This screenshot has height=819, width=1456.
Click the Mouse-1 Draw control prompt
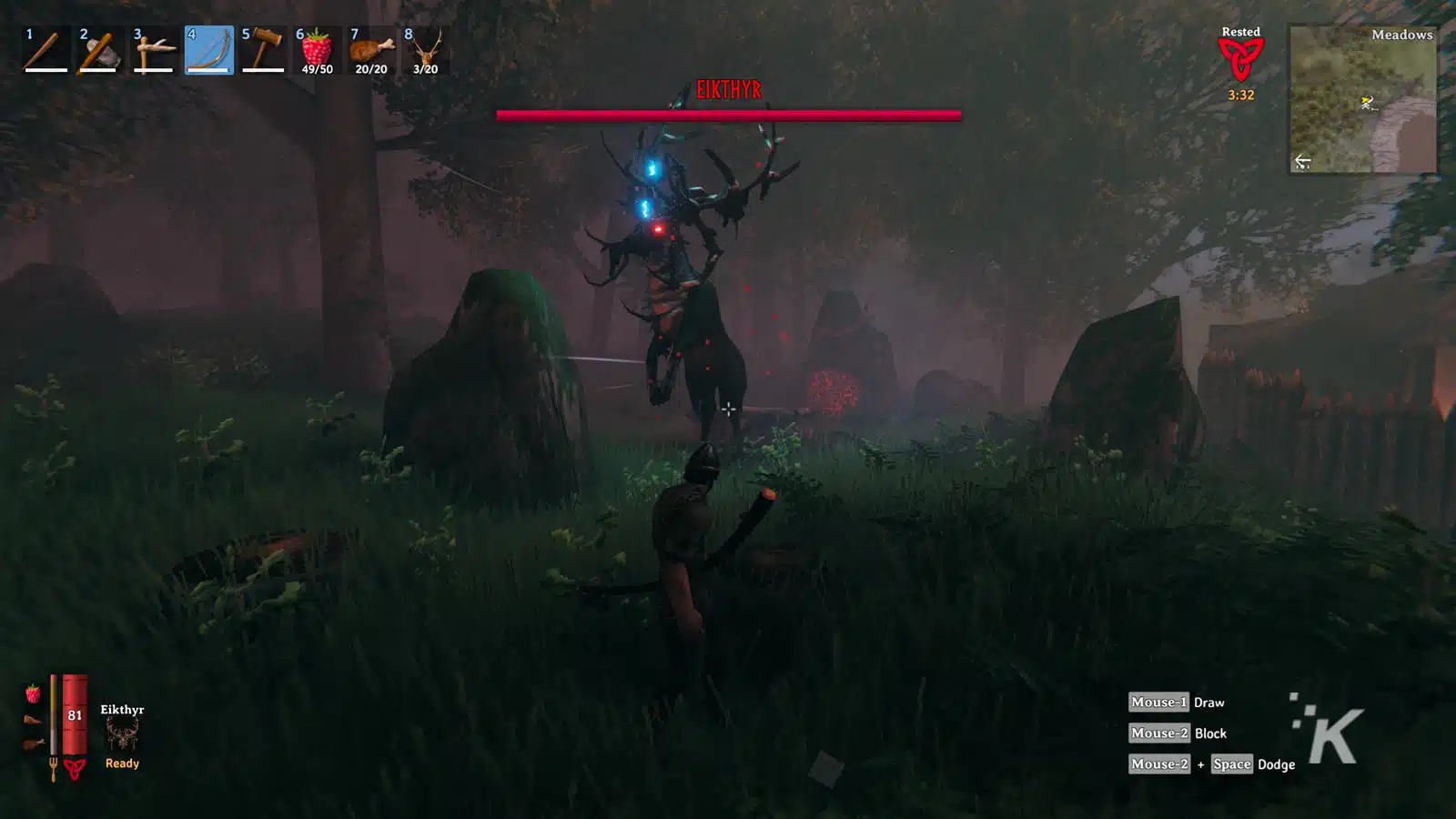pyautogui.click(x=1177, y=702)
